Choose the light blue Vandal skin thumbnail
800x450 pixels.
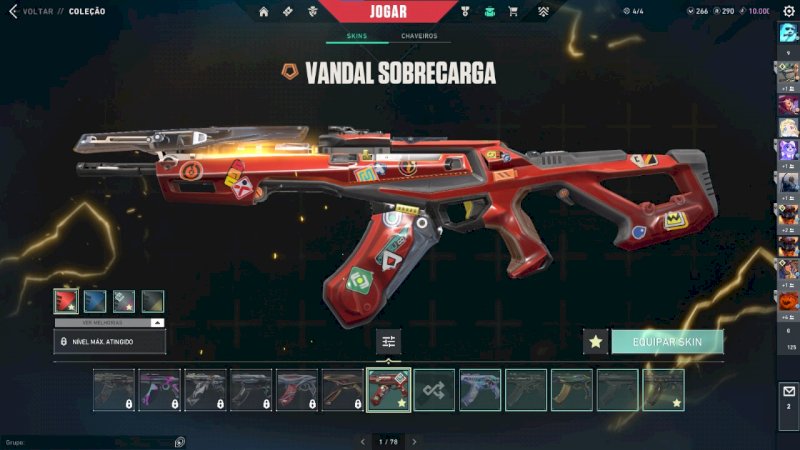(x=480, y=390)
